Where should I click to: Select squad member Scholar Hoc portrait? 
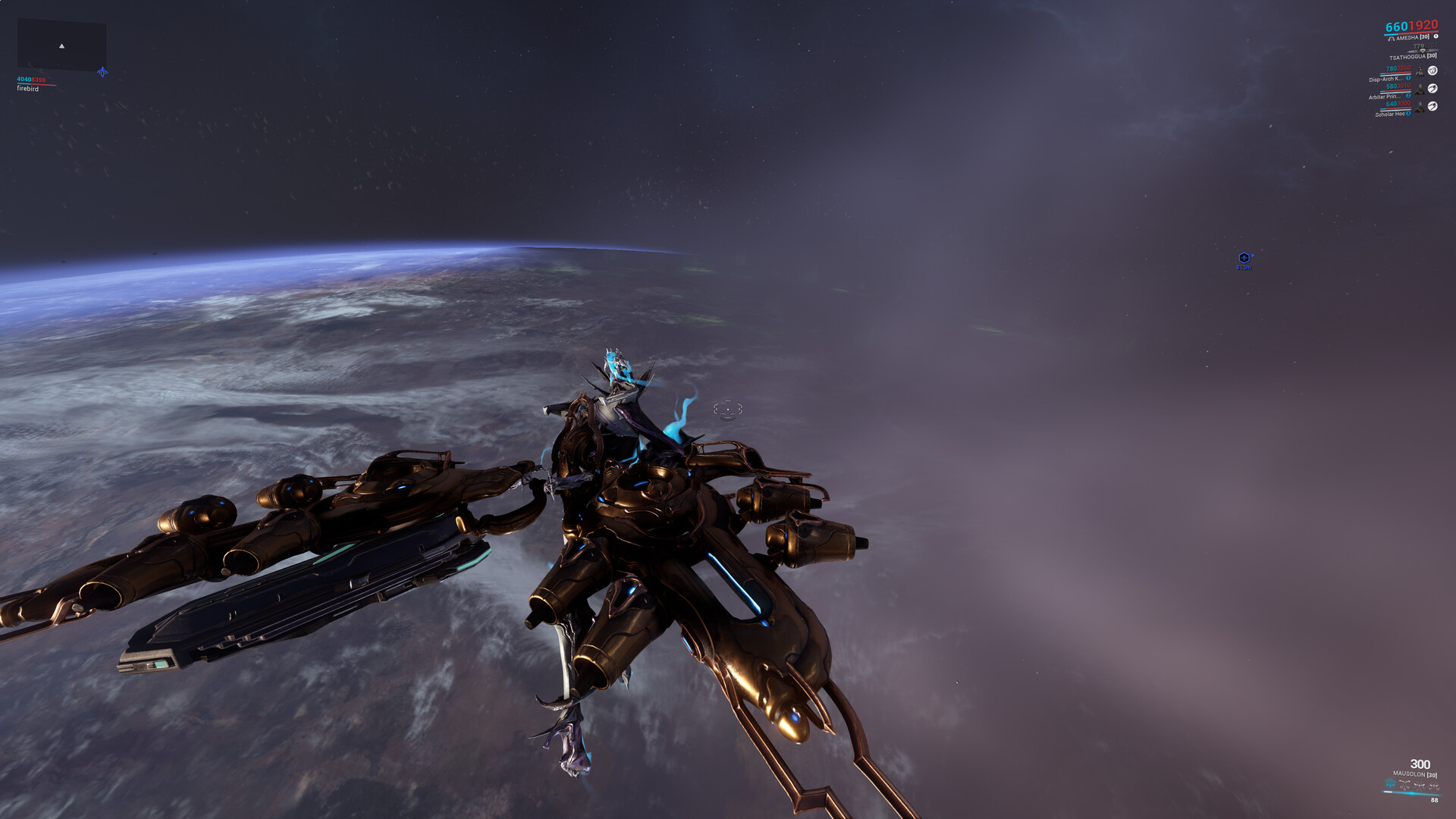[1420, 108]
